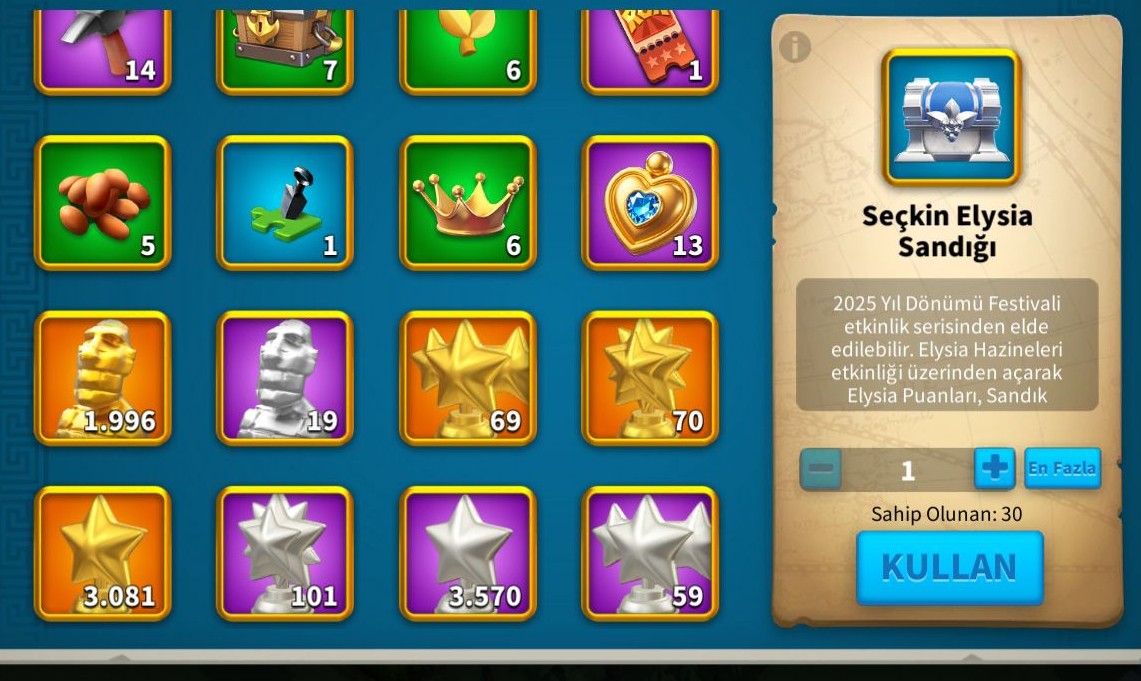Pick the puzzle piece item slot
The height and width of the screenshot is (681, 1141).
(x=285, y=203)
